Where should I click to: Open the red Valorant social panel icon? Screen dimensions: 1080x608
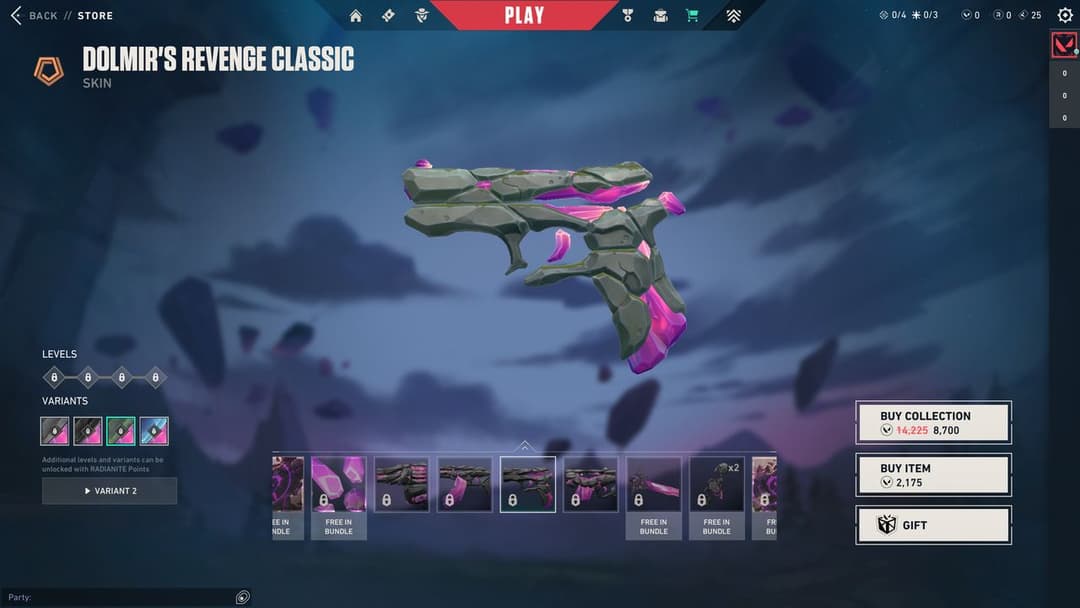(x=1064, y=46)
